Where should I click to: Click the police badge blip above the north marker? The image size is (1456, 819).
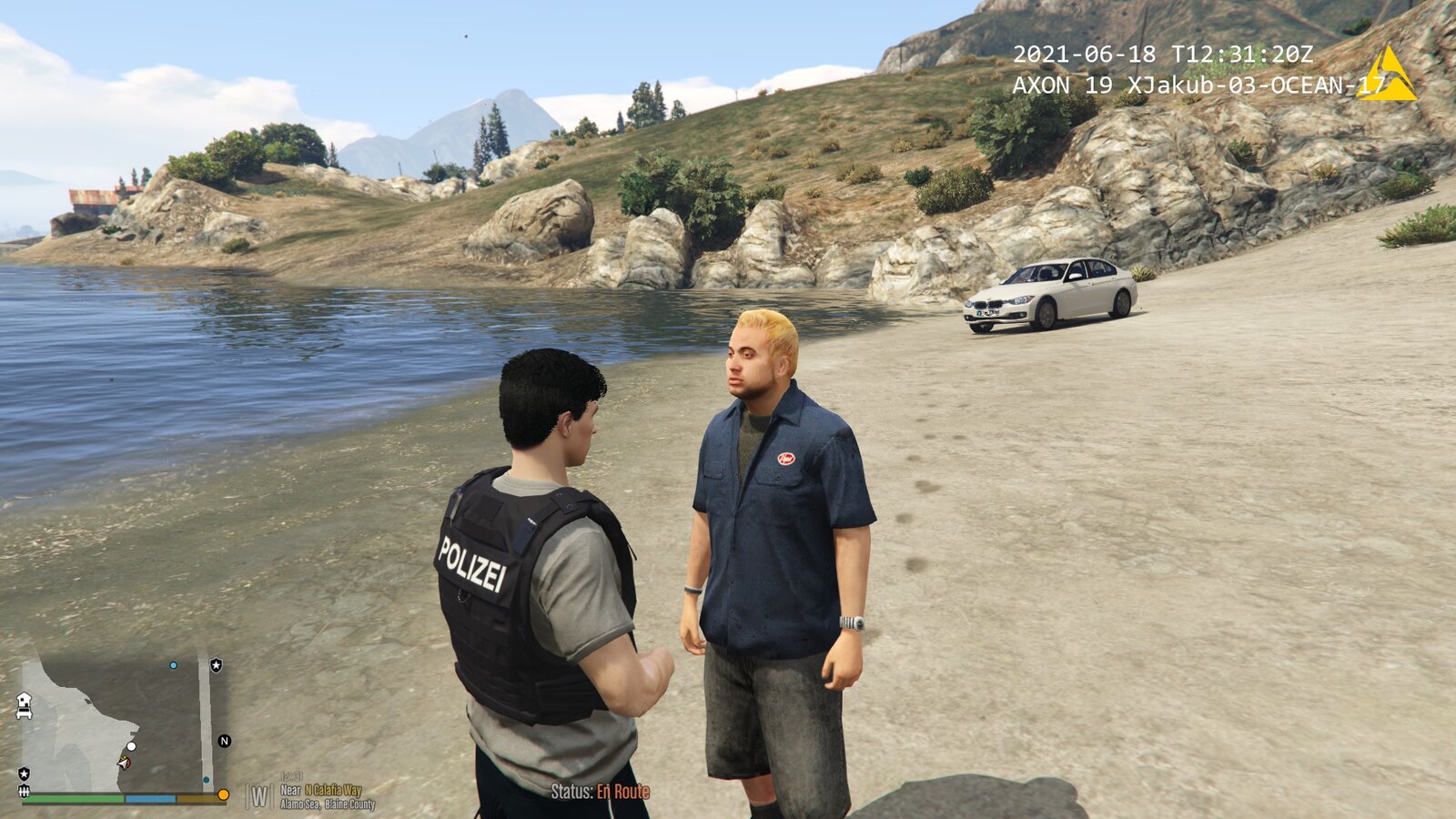216,665
